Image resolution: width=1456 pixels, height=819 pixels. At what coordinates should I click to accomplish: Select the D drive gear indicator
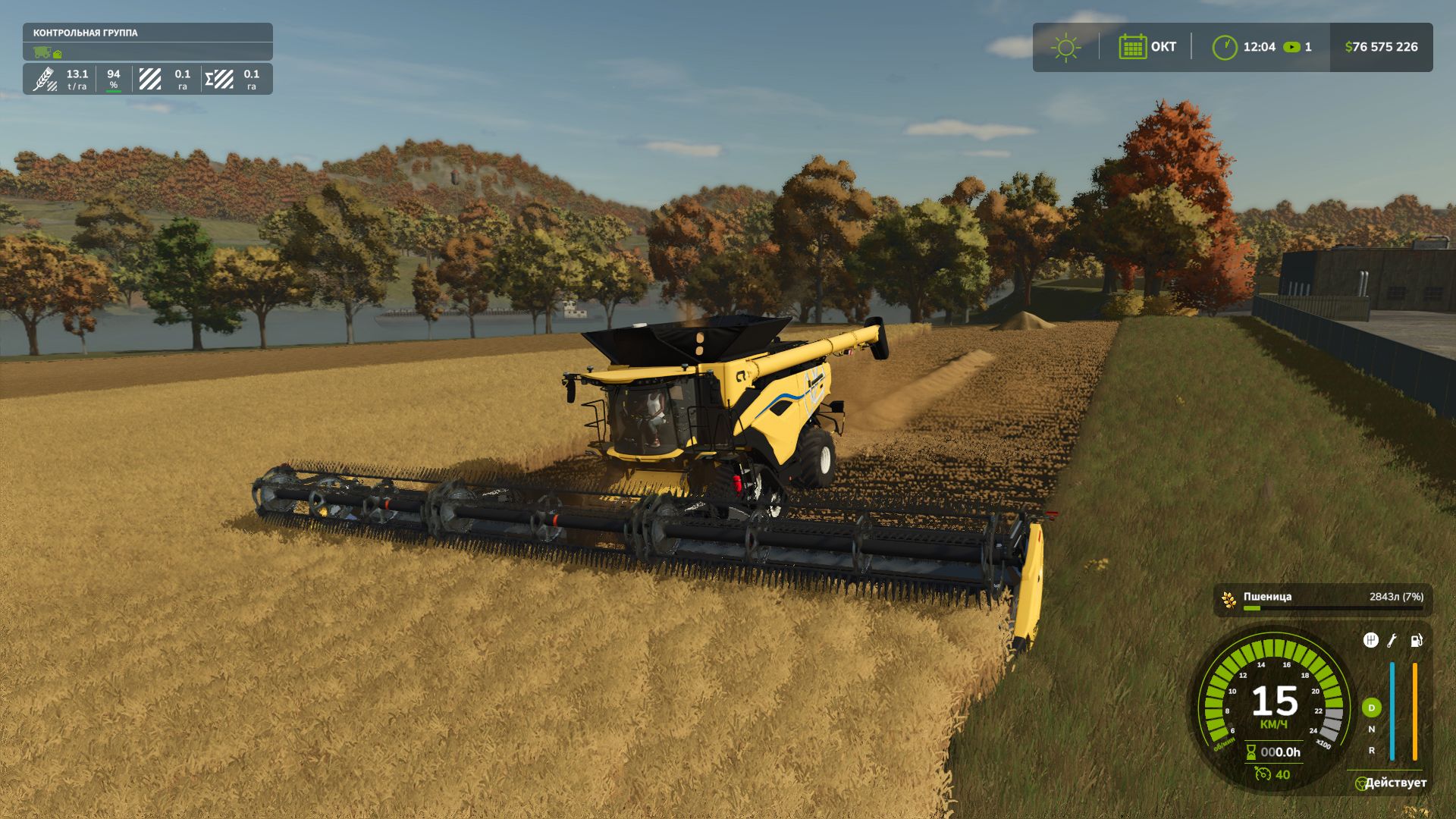(1371, 708)
